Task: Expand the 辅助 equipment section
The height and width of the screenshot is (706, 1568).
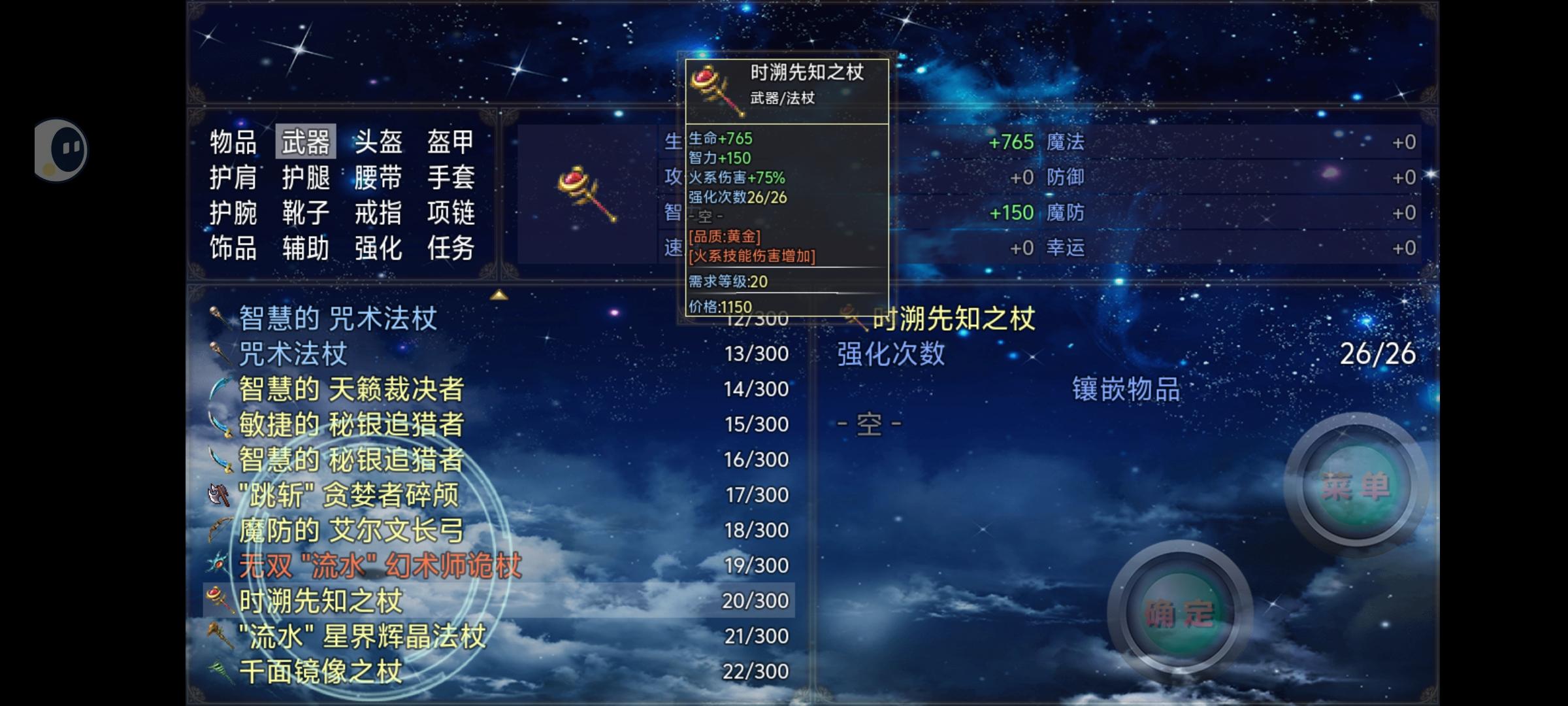Action: [x=305, y=247]
